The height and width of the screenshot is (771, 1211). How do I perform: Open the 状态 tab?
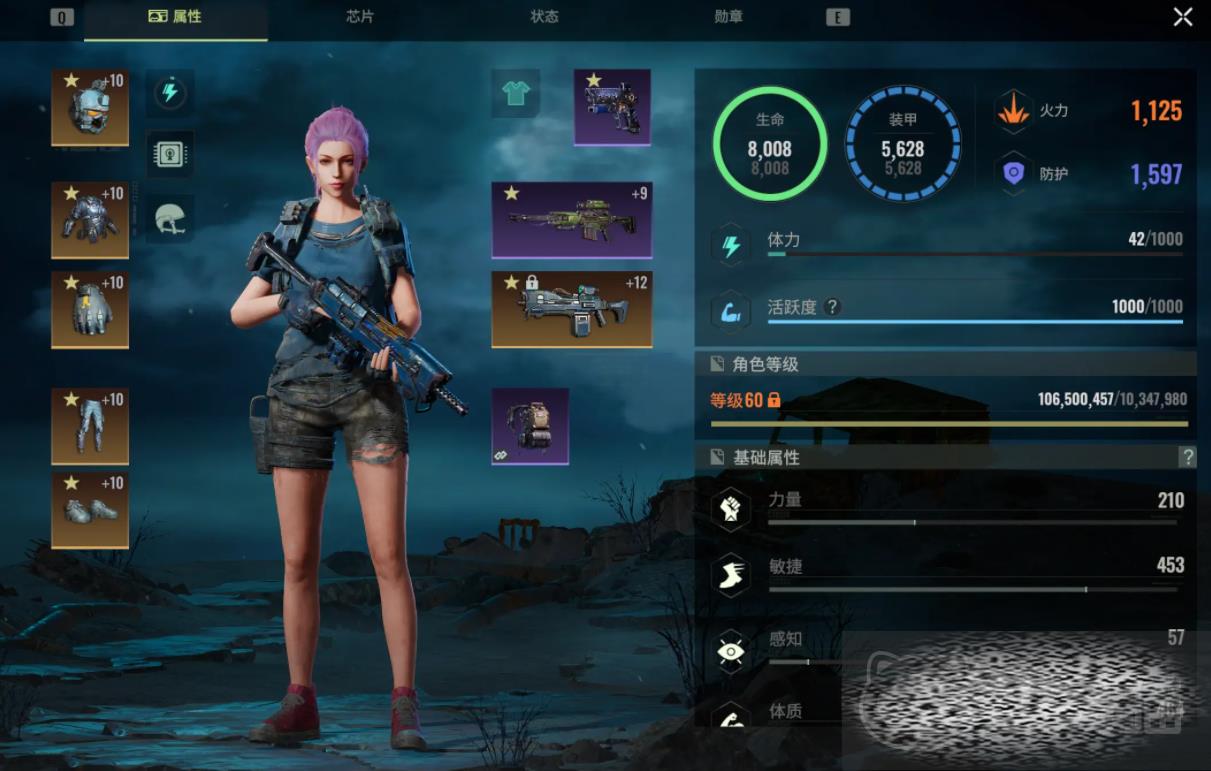544,17
